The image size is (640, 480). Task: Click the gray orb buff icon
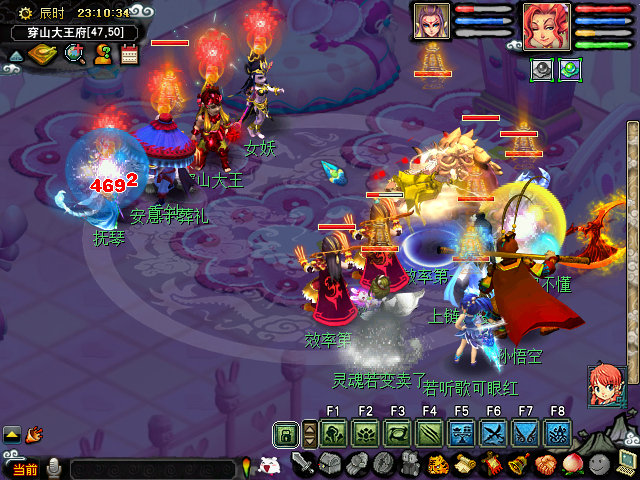tap(541, 69)
